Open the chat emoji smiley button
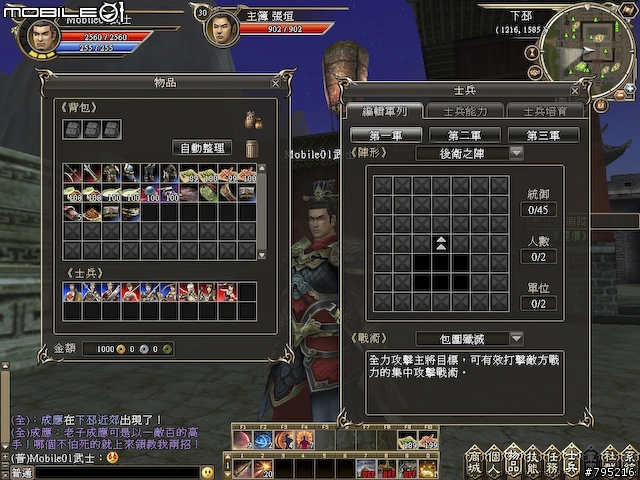The height and width of the screenshot is (480, 640). click(x=207, y=472)
